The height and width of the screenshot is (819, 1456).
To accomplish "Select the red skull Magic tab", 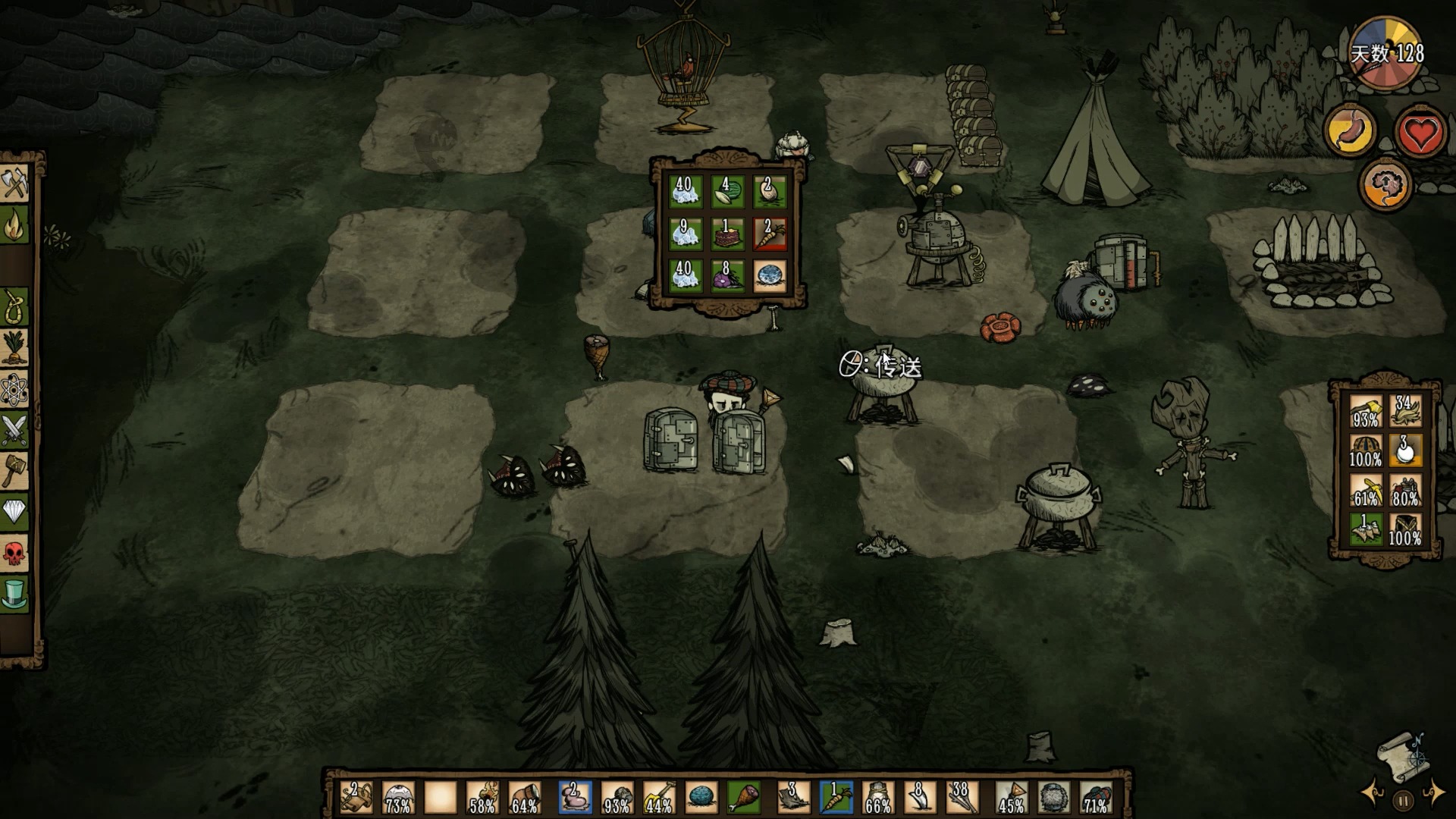I will 14,554.
